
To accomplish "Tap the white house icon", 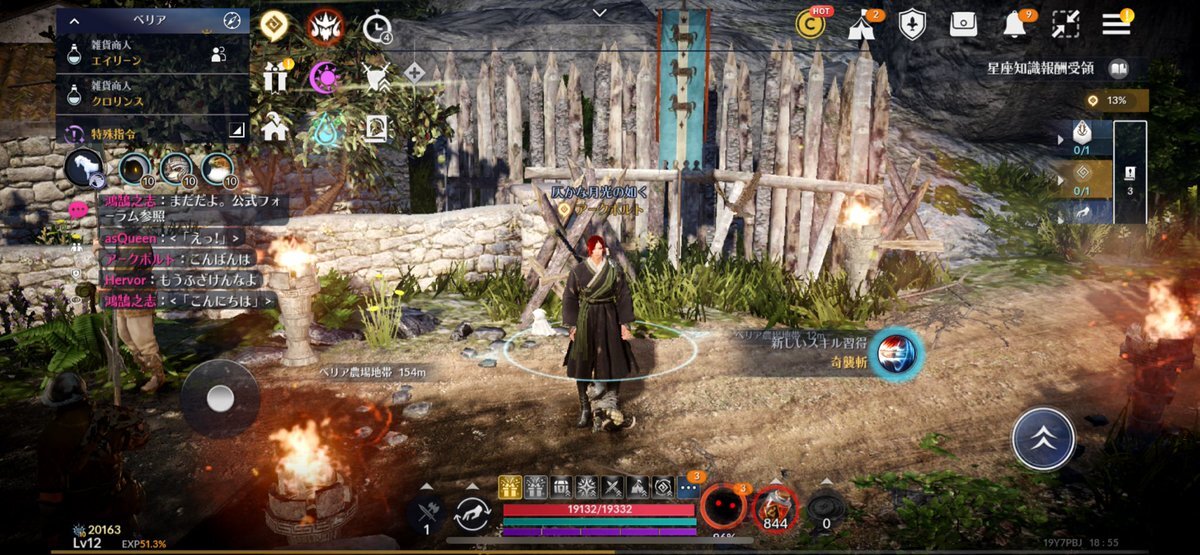I will tap(275, 128).
